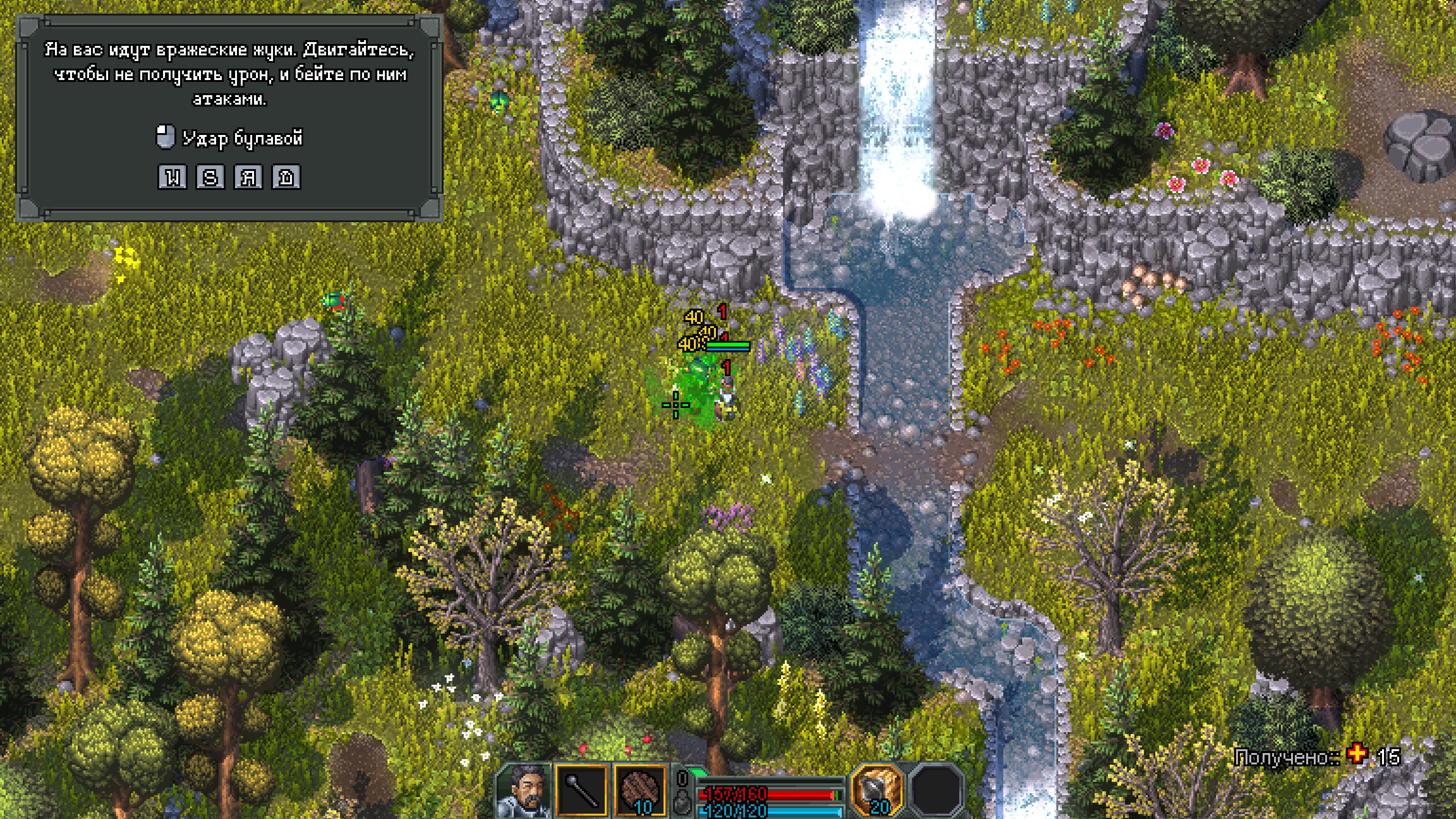Open the hero portrait character panel
Screen dimensions: 1456x819
click(524, 790)
